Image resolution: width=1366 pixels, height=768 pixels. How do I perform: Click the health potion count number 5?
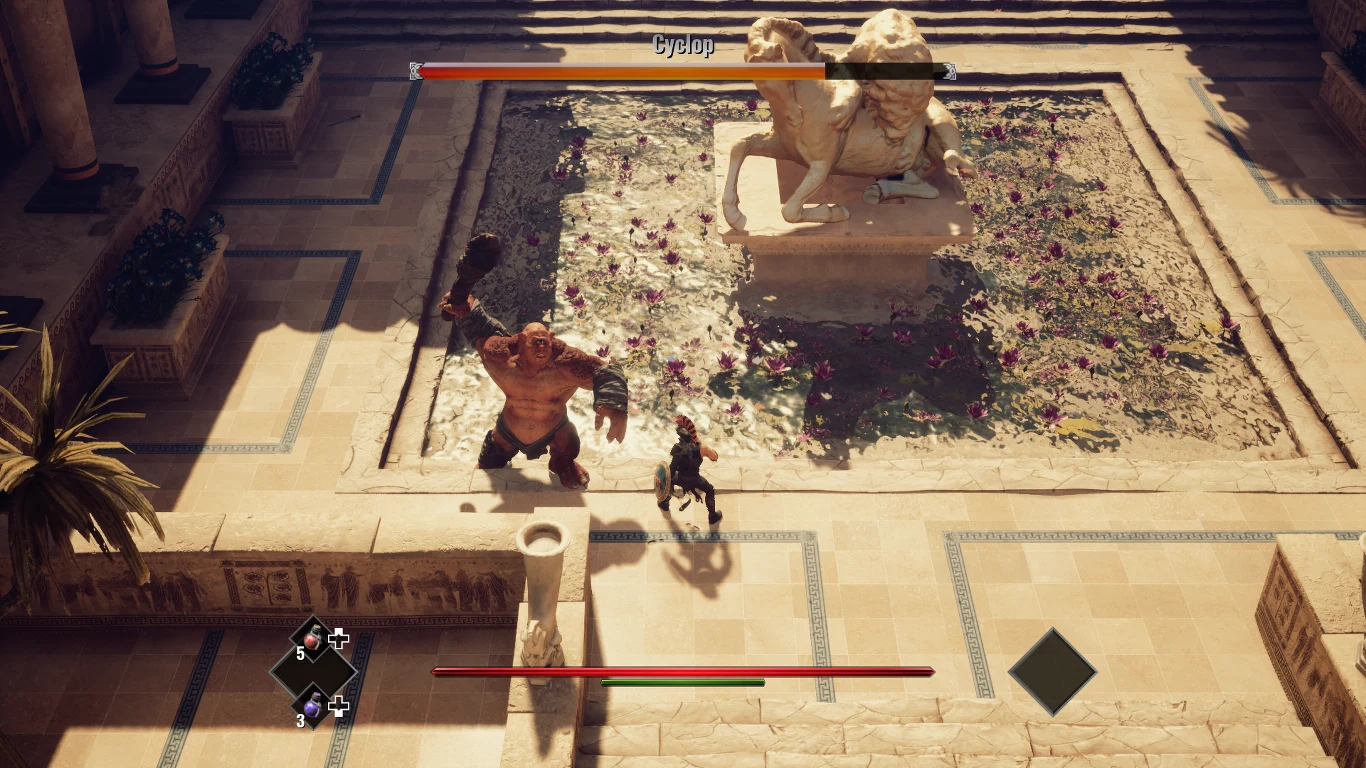point(298,655)
